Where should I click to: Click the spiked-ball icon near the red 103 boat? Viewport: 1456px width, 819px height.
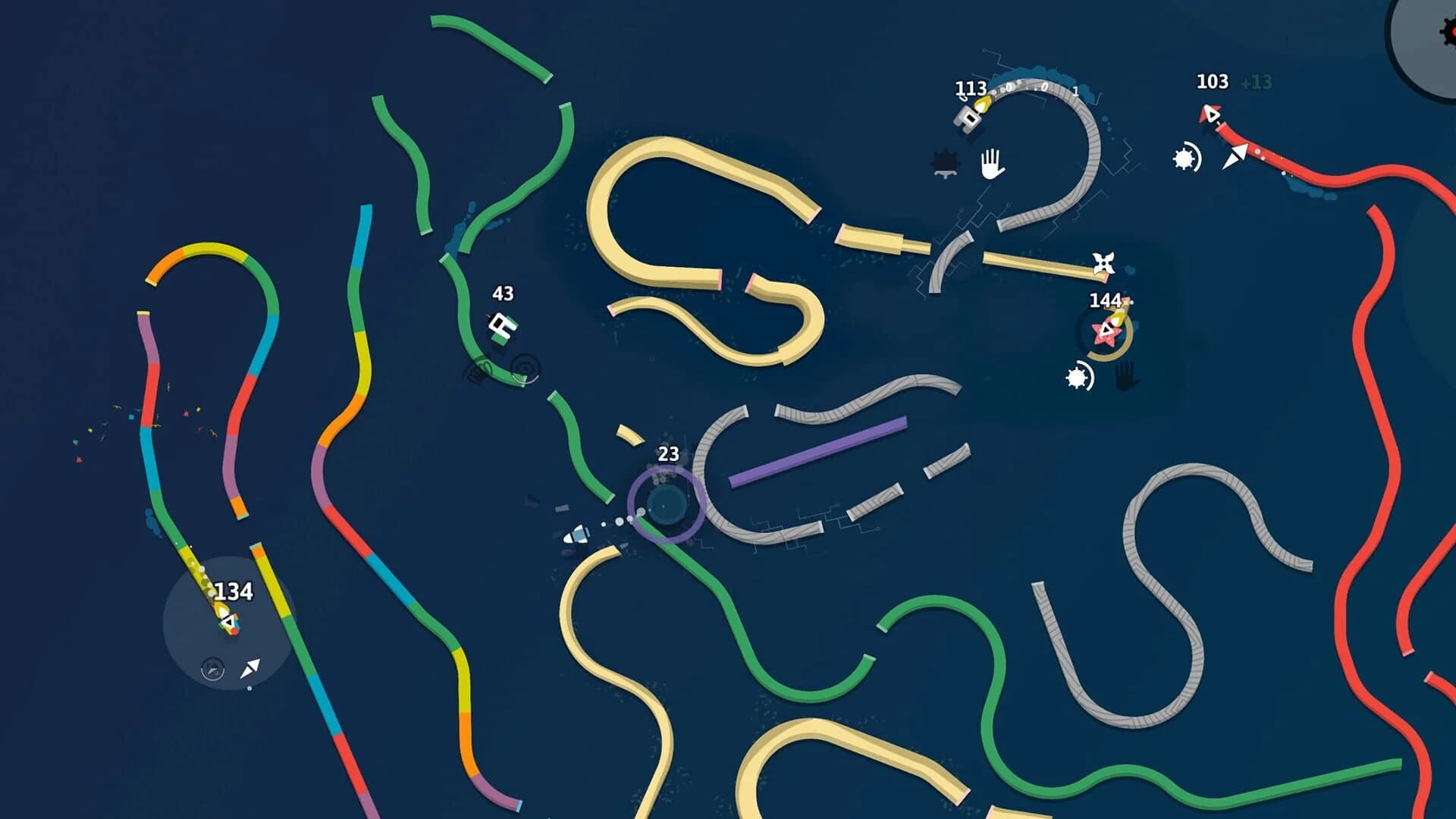pyautogui.click(x=1183, y=158)
